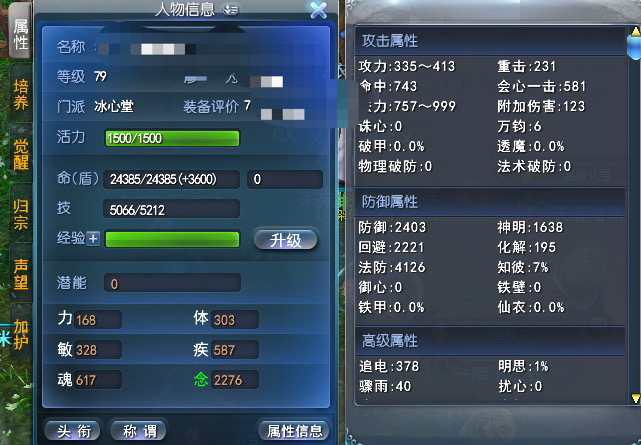Click the plus button beside 经验

94,239
